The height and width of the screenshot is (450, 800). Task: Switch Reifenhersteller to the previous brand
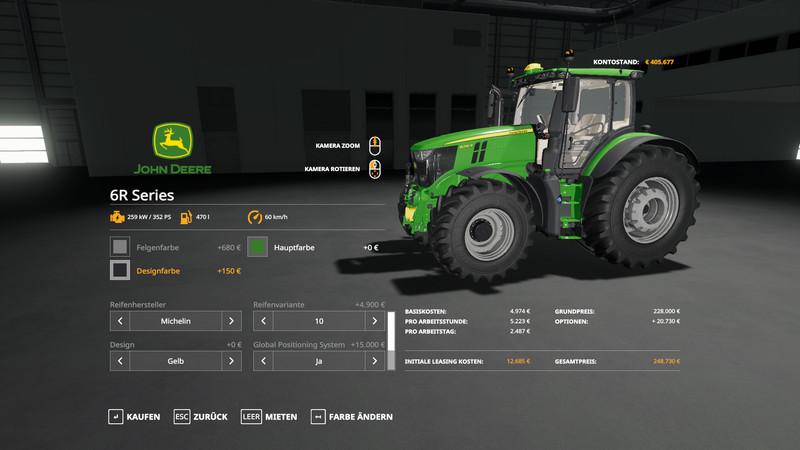tap(120, 322)
